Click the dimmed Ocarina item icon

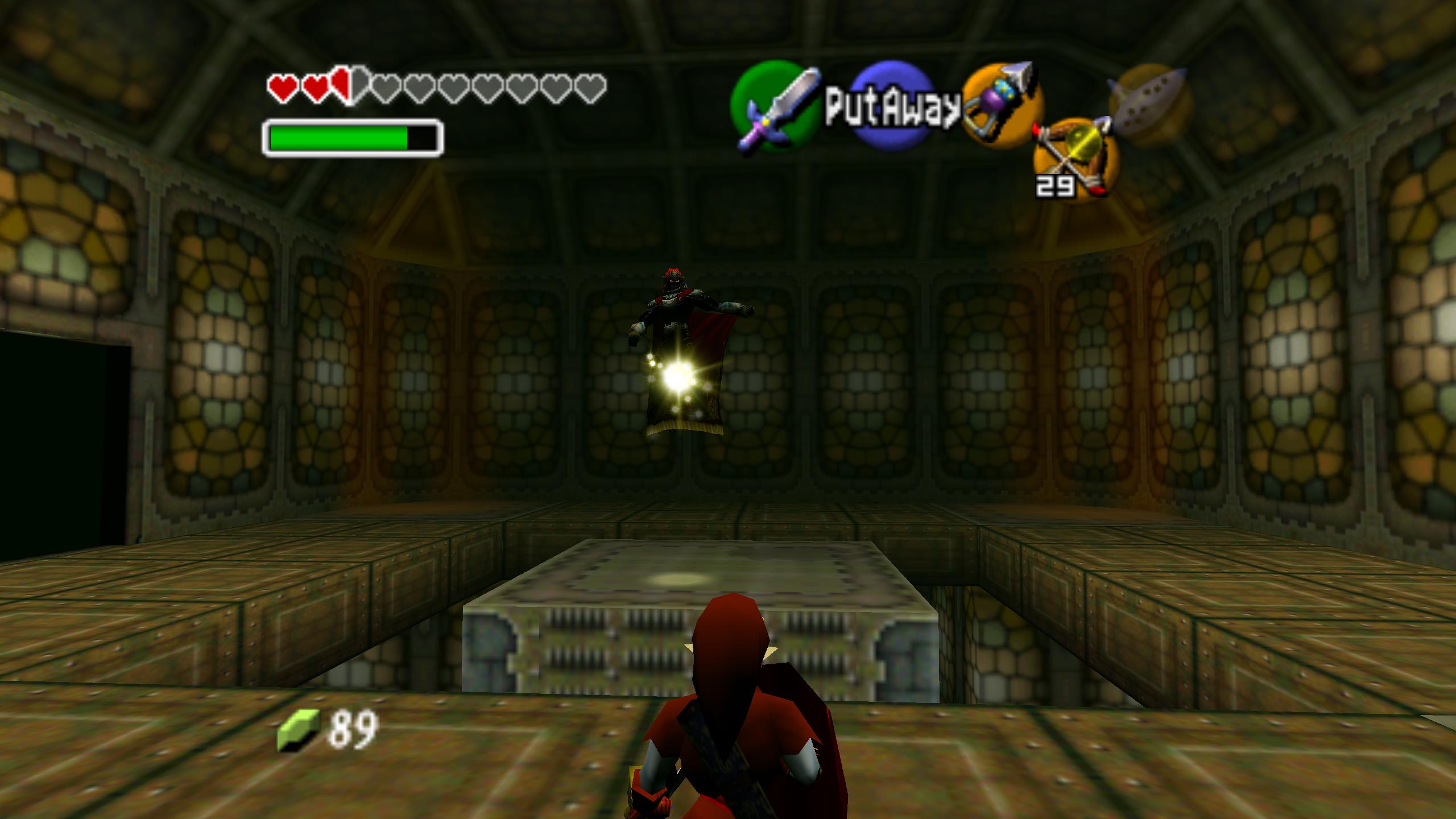coord(1149,101)
